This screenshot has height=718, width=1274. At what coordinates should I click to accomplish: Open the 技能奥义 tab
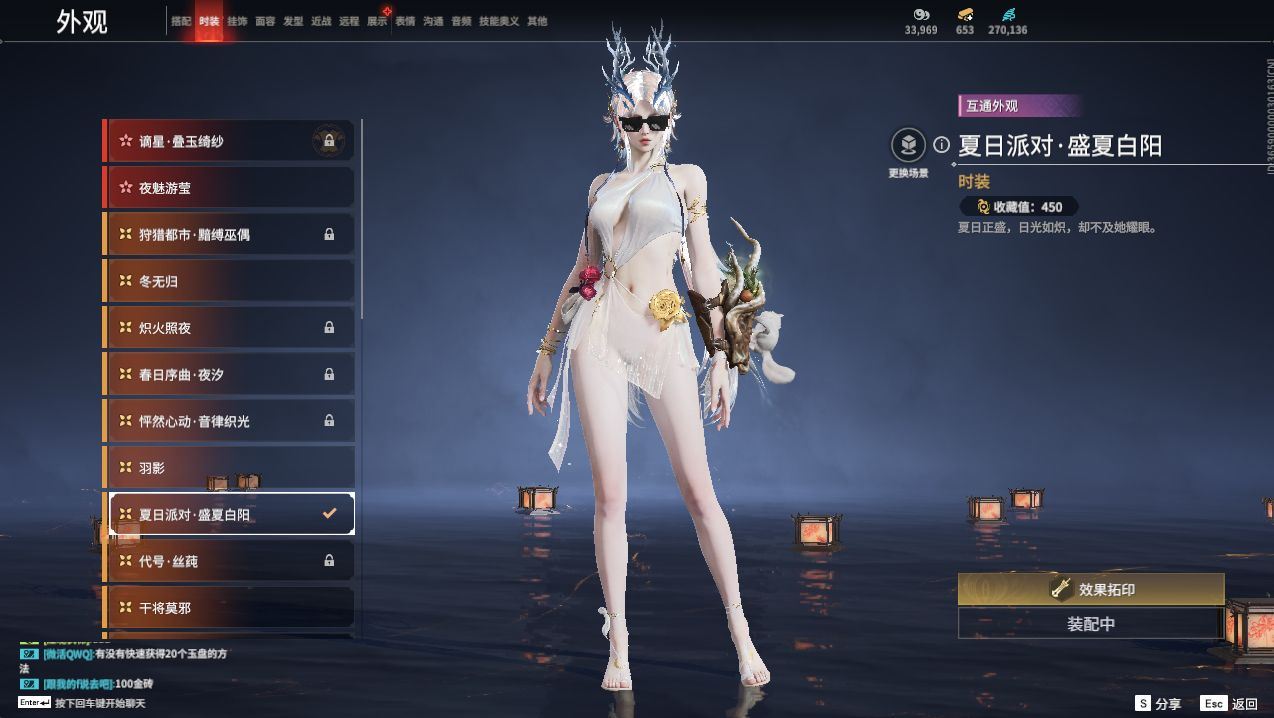499,21
